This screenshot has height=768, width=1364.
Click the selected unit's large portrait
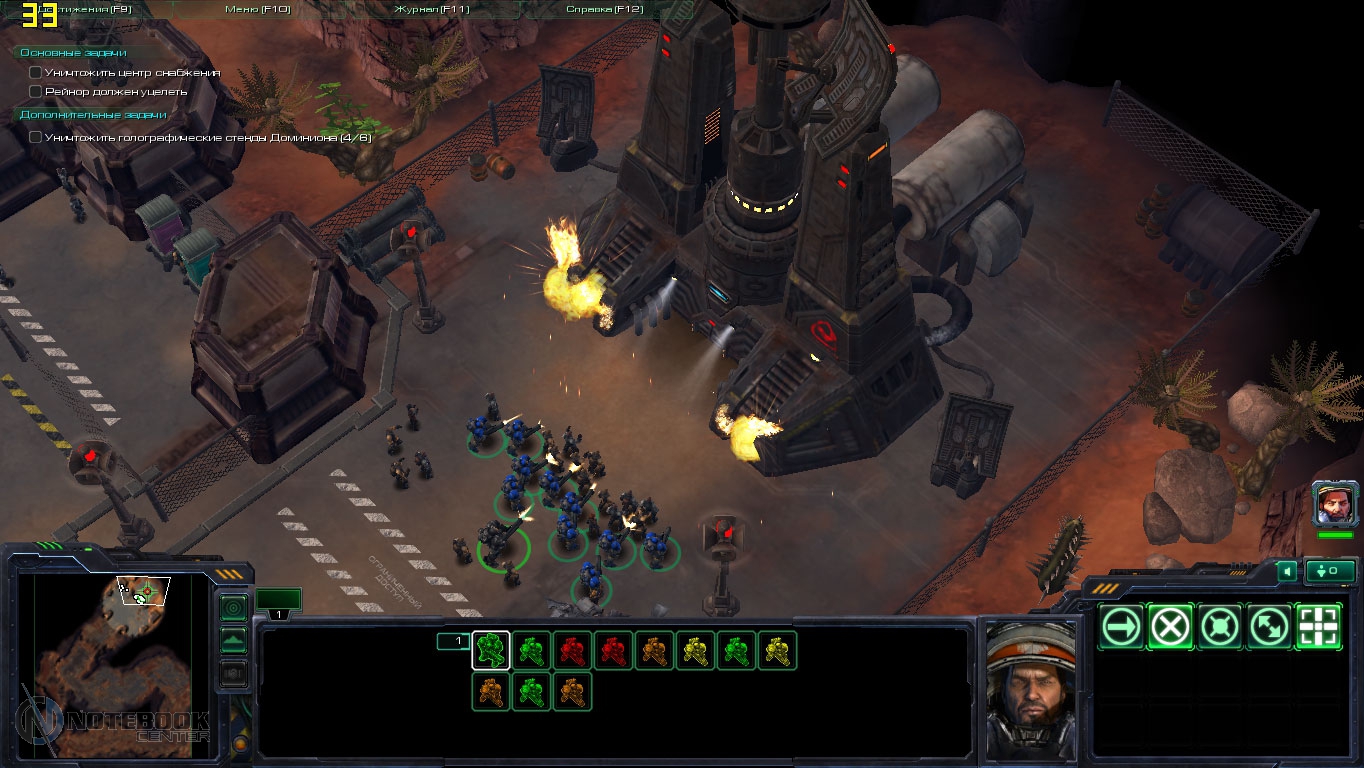[1030, 688]
